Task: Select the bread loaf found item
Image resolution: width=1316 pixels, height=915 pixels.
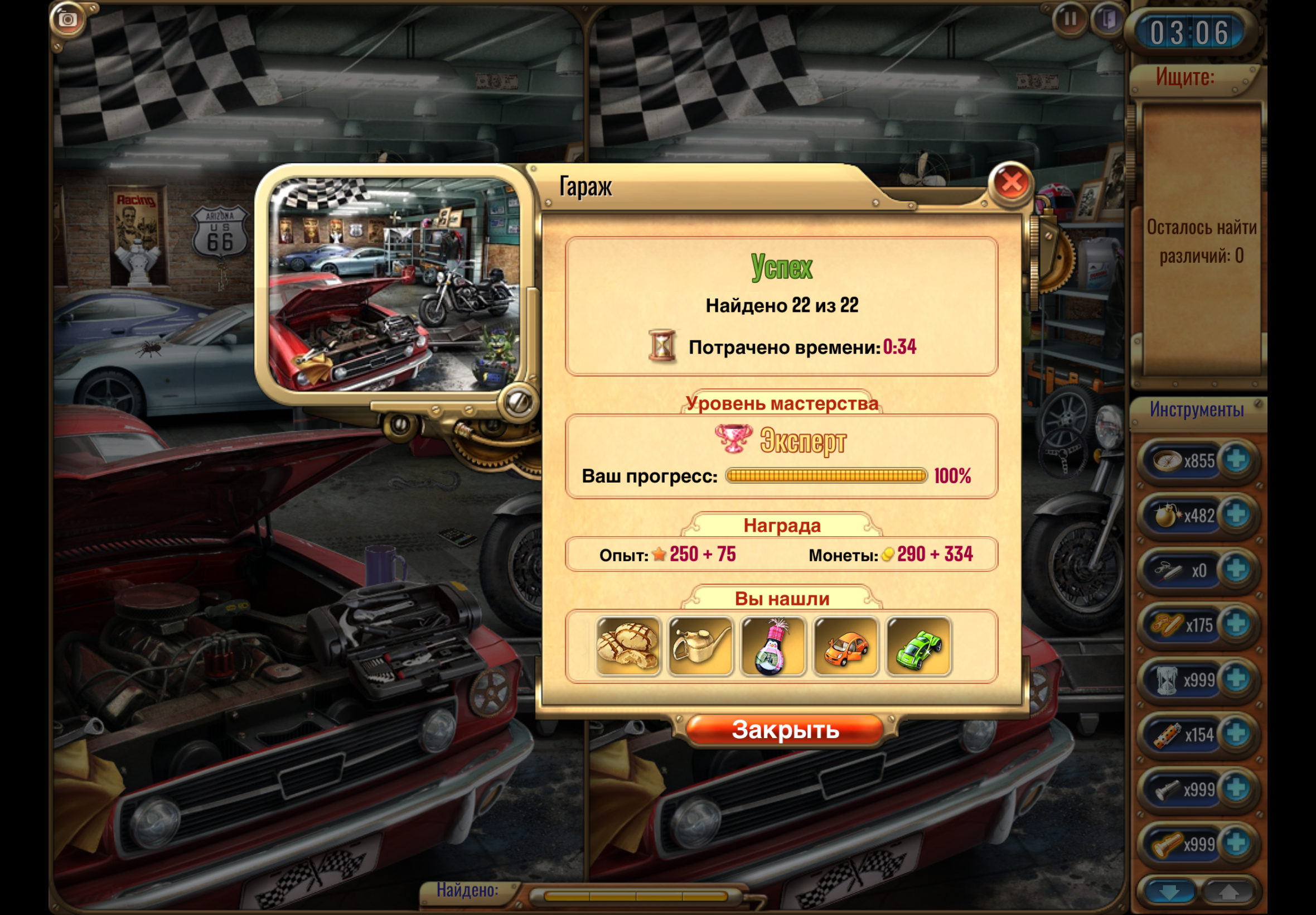Action: [628, 647]
